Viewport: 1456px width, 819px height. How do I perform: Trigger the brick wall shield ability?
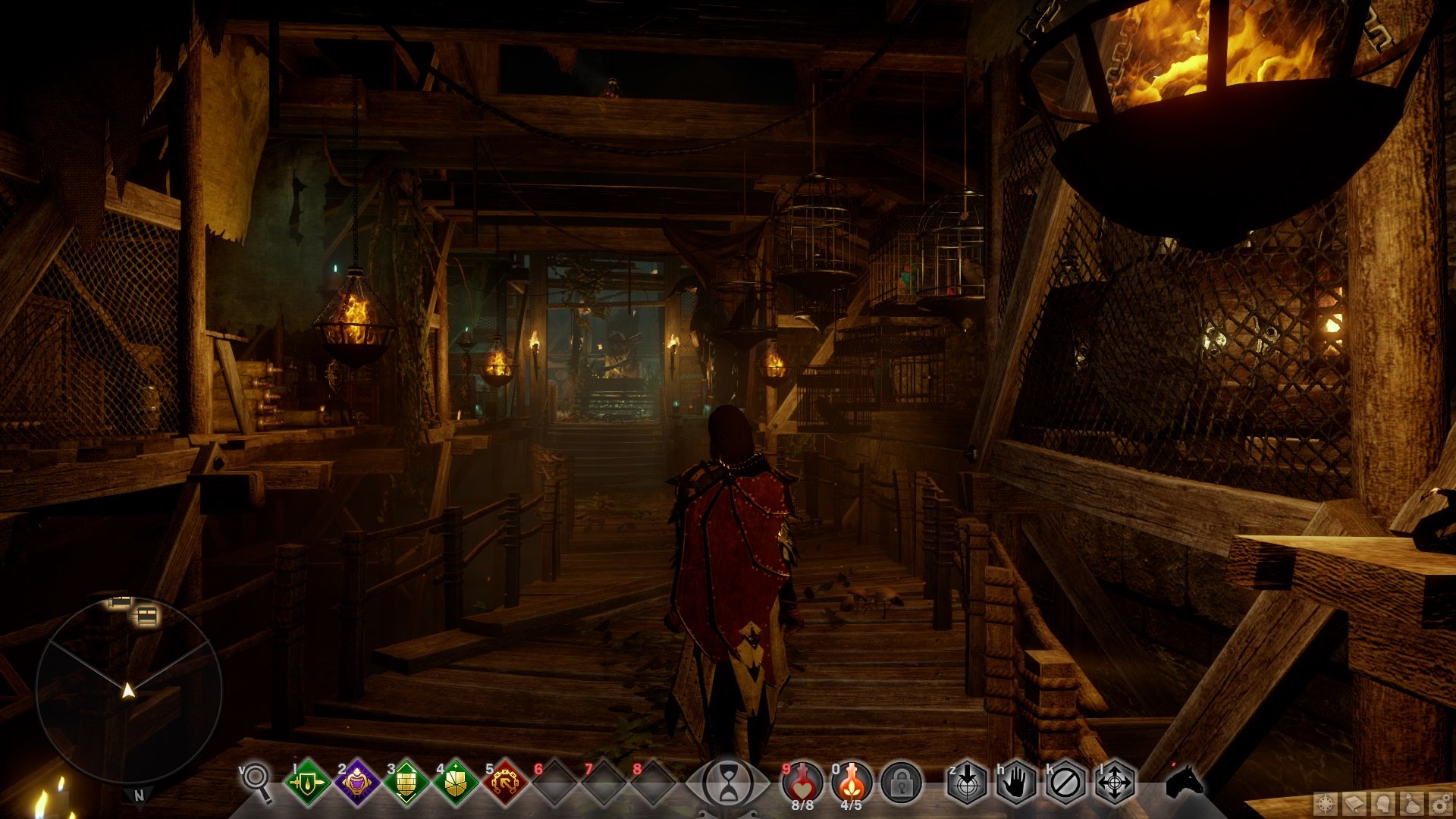coord(406,782)
